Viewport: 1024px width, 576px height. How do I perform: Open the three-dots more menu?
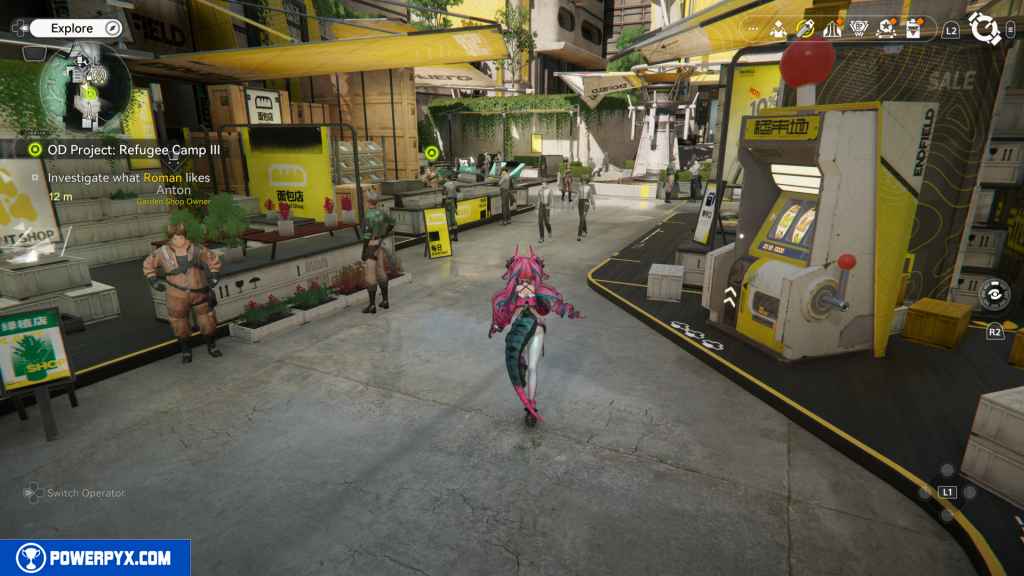pos(752,29)
